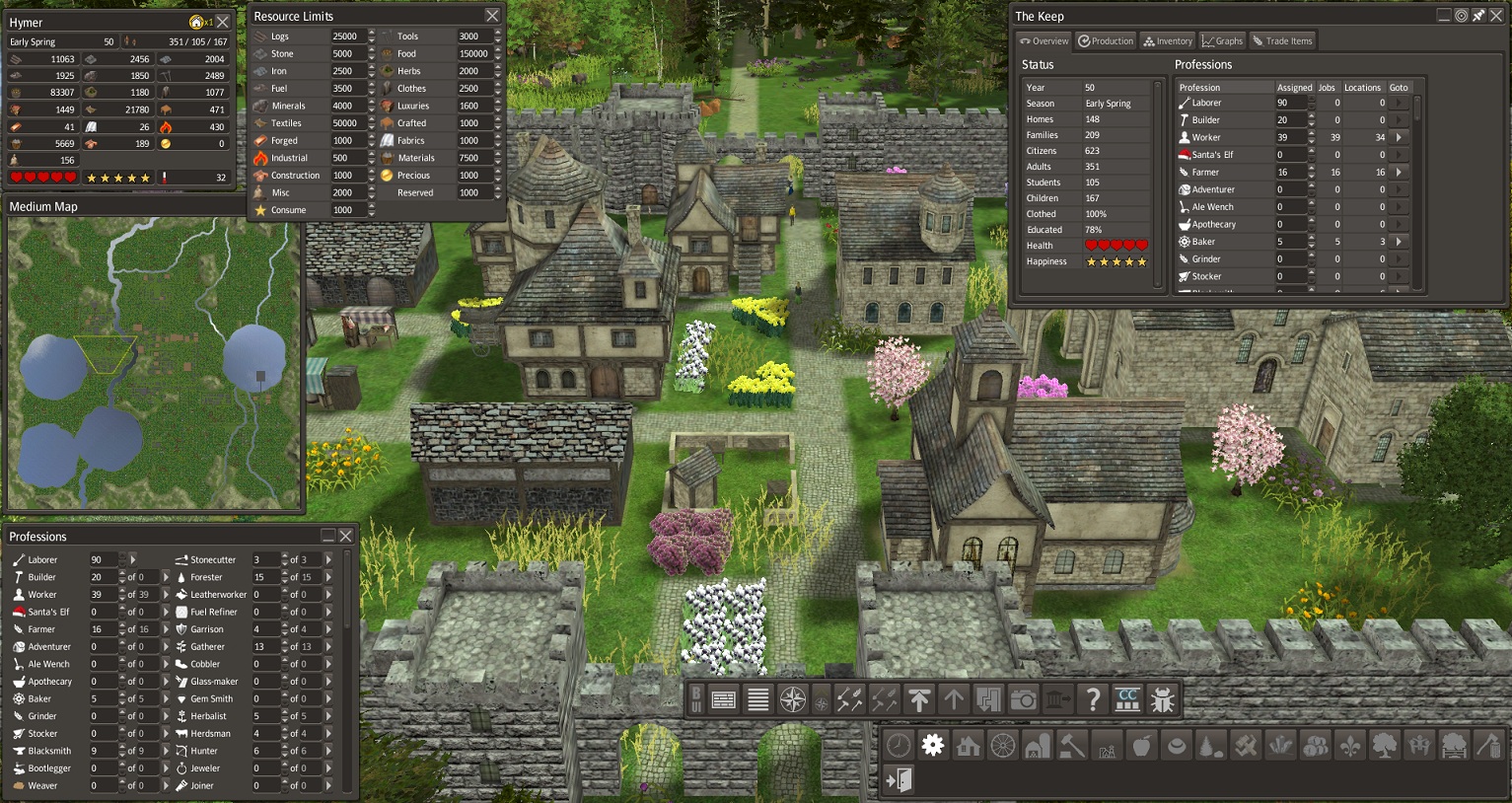
Task: Edit the Logs resource limit field
Action: tap(346, 36)
